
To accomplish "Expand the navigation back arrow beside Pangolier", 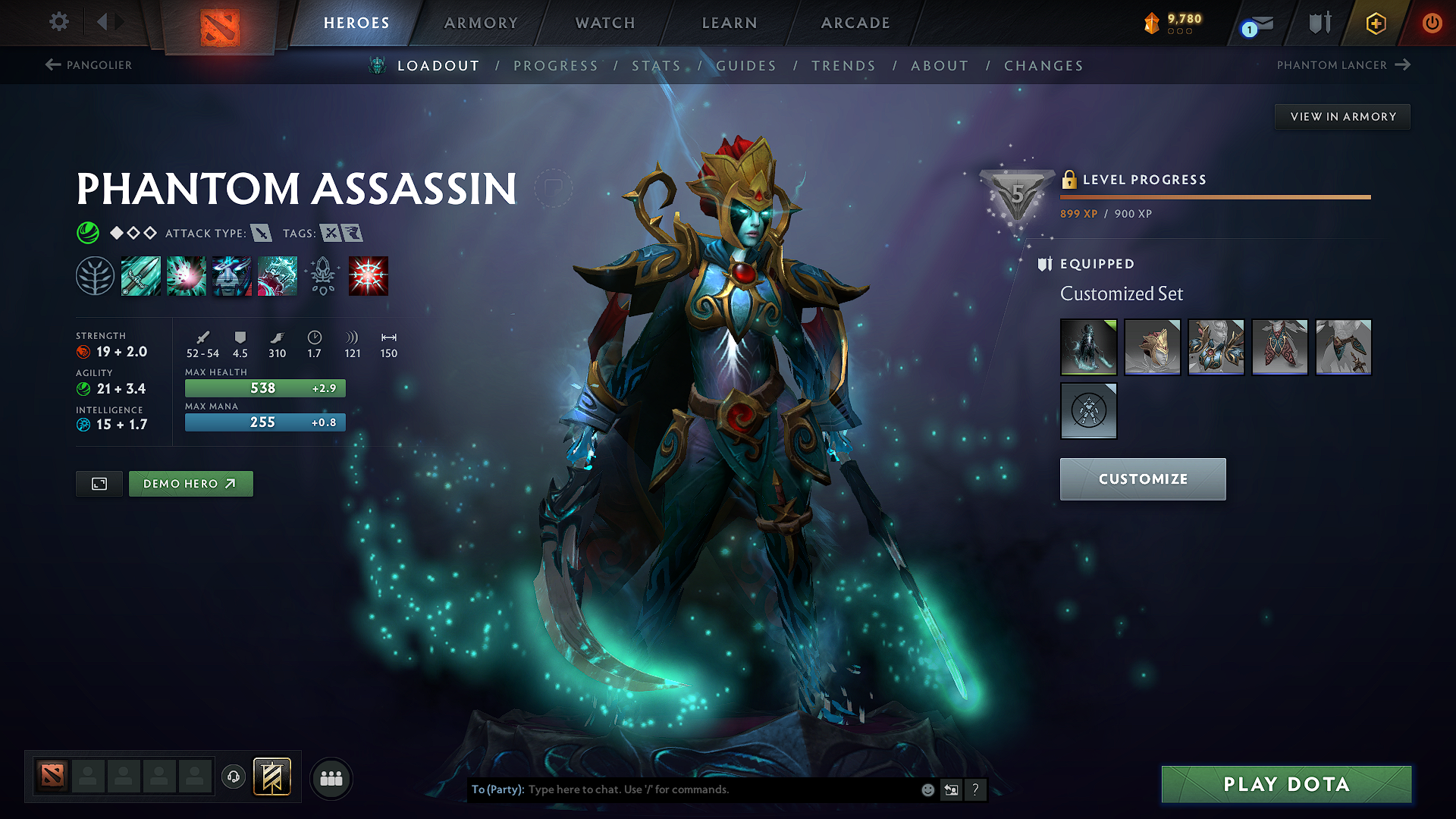I will (x=52, y=65).
